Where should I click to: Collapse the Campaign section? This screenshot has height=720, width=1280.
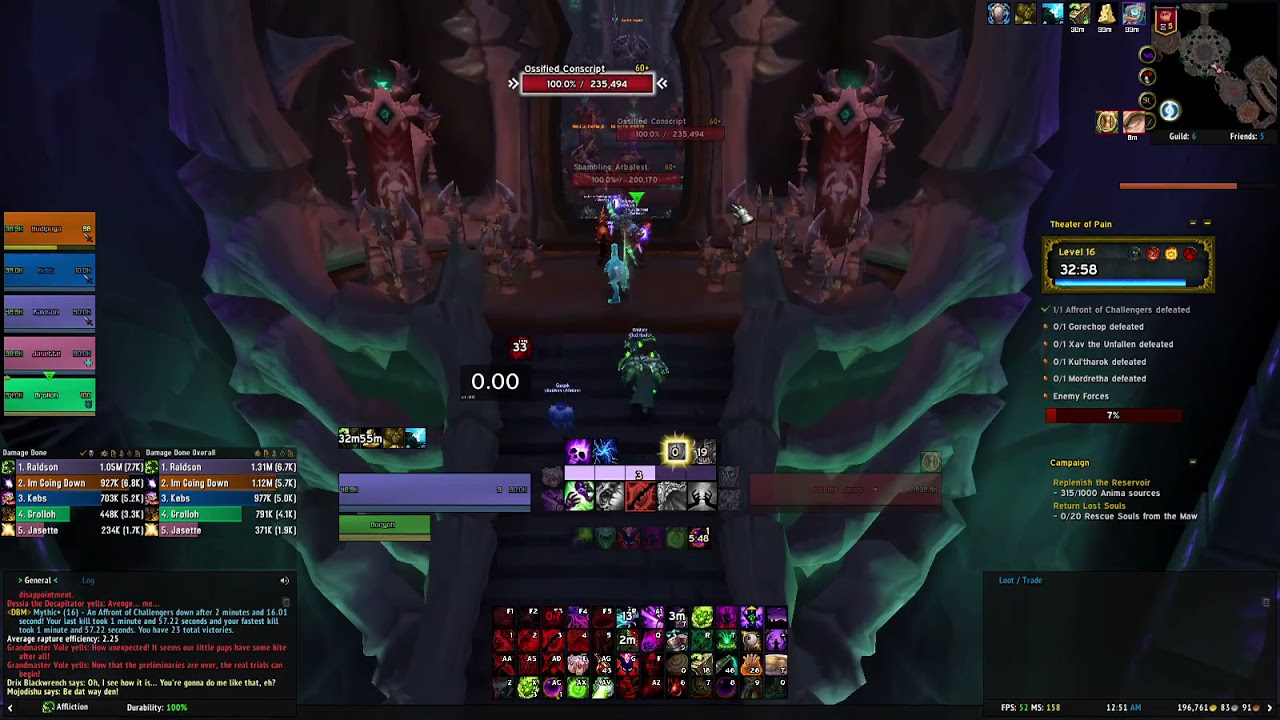coord(1192,462)
